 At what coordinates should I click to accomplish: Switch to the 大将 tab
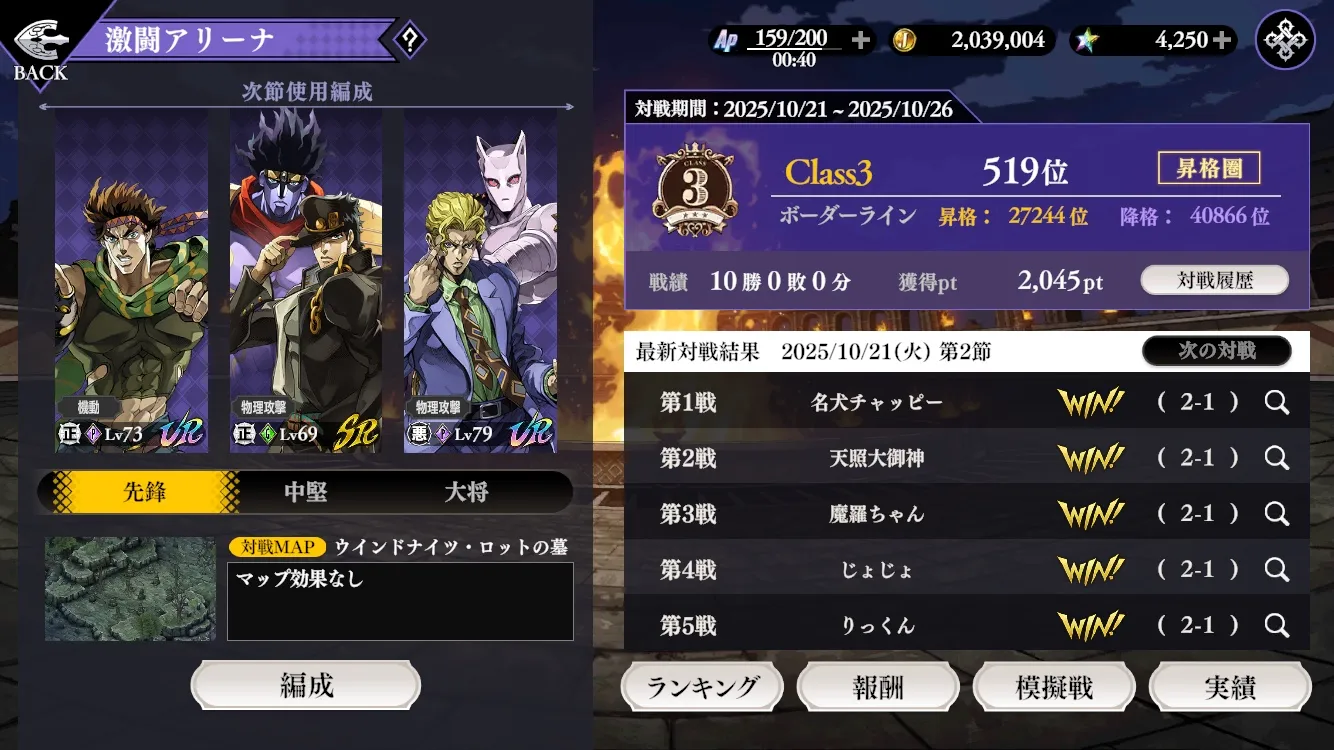pos(466,492)
